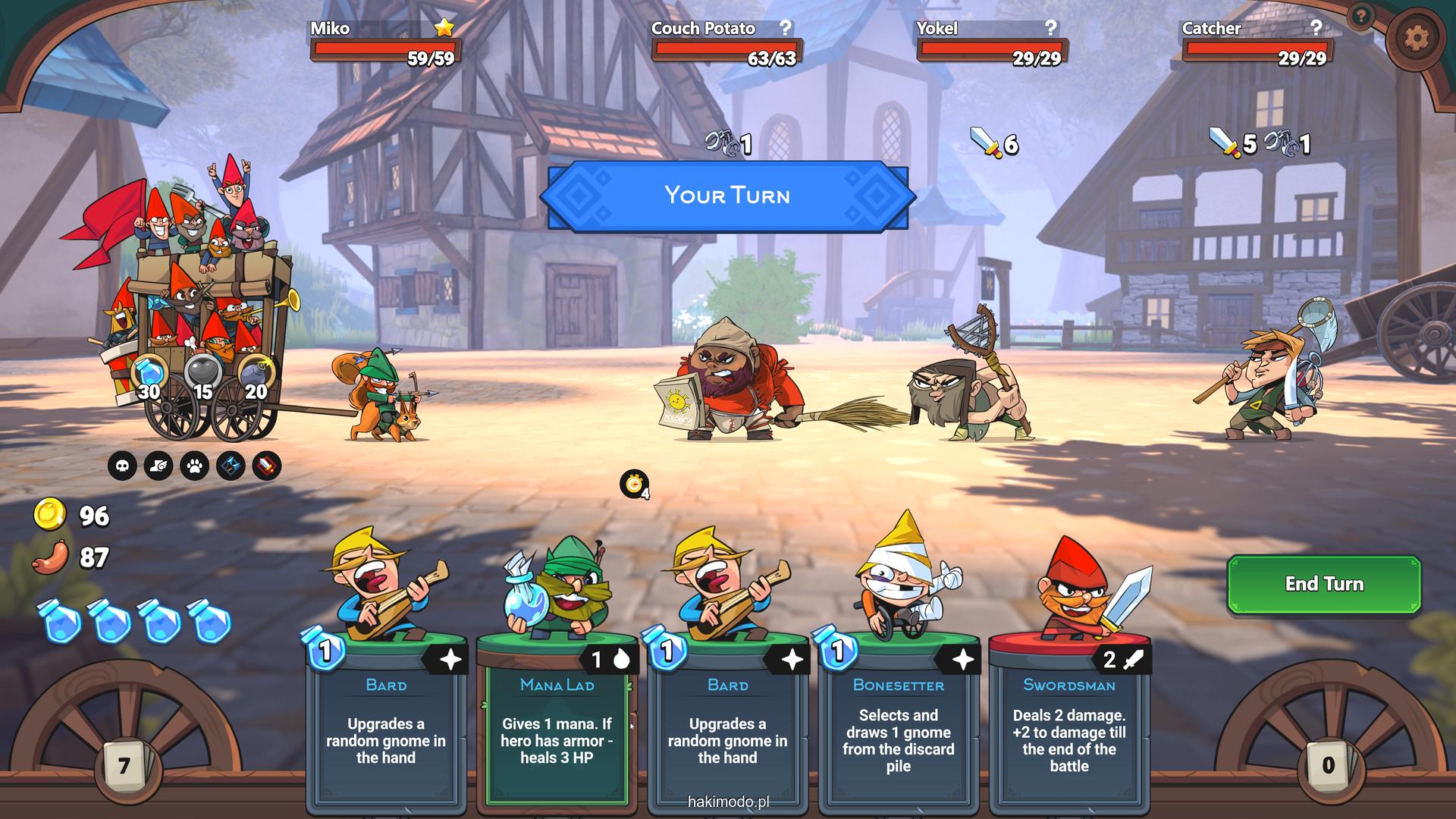The height and width of the screenshot is (819, 1456).
Task: Inspect the skull status icon
Action: pos(122,466)
